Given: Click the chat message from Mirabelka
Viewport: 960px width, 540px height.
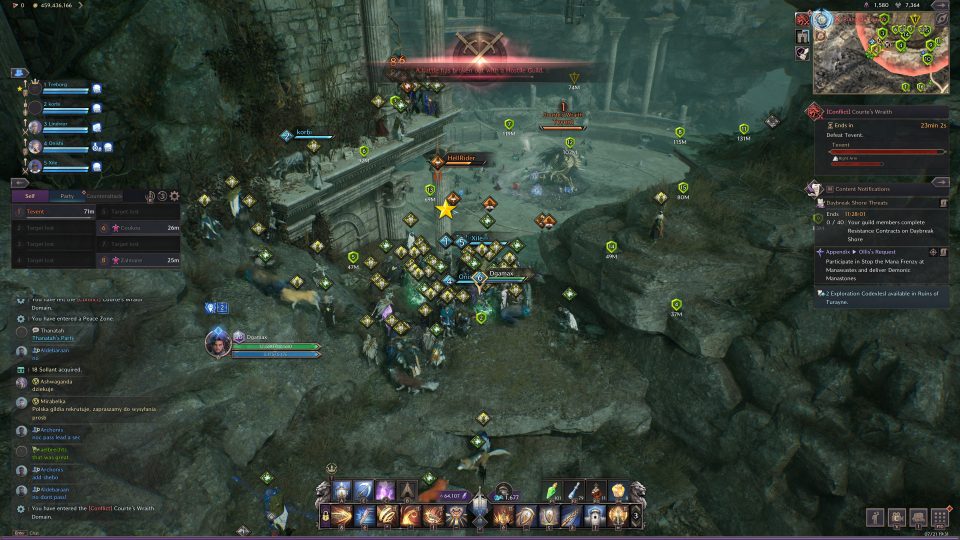Looking at the screenshot, I should (x=90, y=406).
